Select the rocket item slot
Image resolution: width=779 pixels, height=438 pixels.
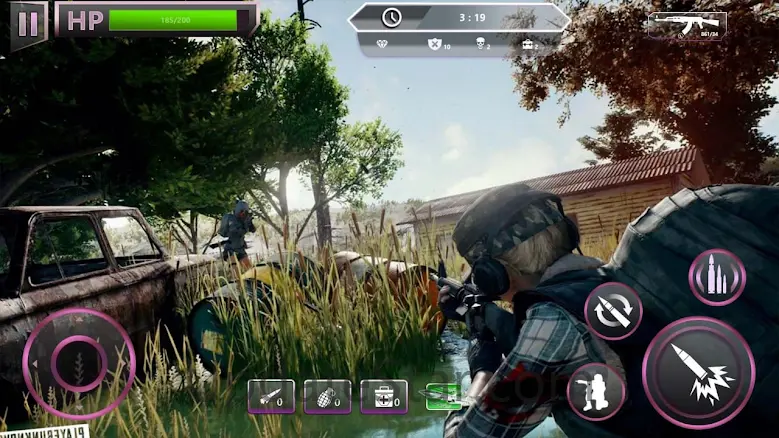(271, 397)
